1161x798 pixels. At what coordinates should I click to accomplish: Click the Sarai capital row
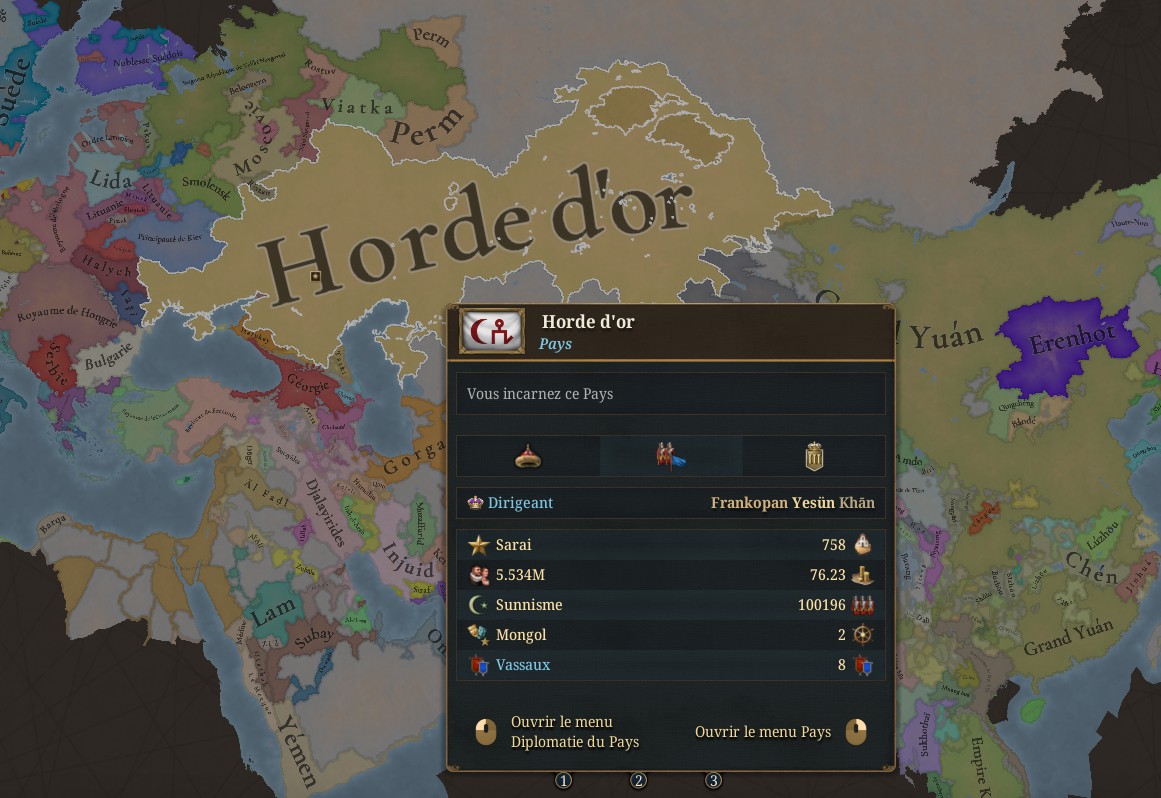(514, 545)
